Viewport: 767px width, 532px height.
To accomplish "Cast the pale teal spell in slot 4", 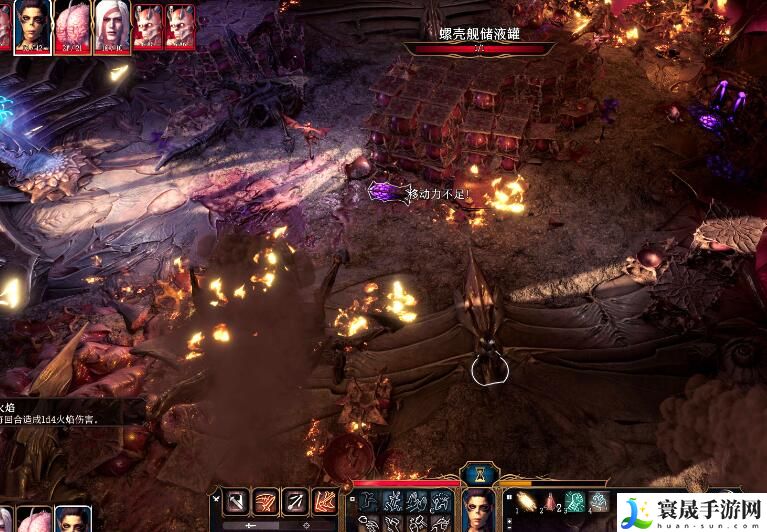I will [598, 502].
